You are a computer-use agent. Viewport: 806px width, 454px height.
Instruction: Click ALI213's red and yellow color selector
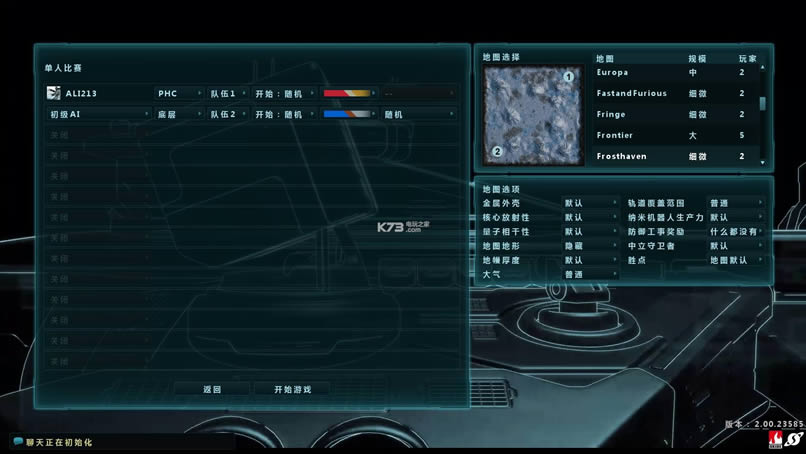[x=349, y=93]
